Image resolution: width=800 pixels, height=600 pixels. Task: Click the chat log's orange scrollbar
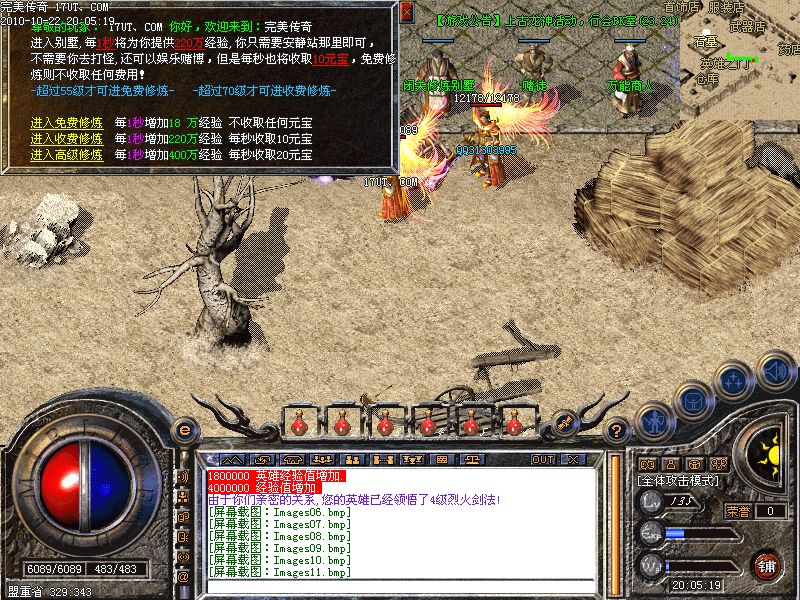[x=614, y=520]
